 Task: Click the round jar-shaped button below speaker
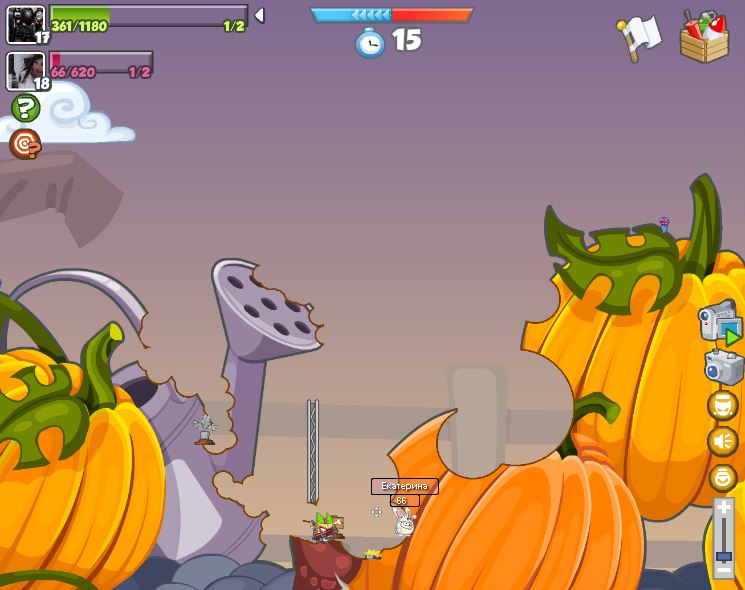coord(722,478)
